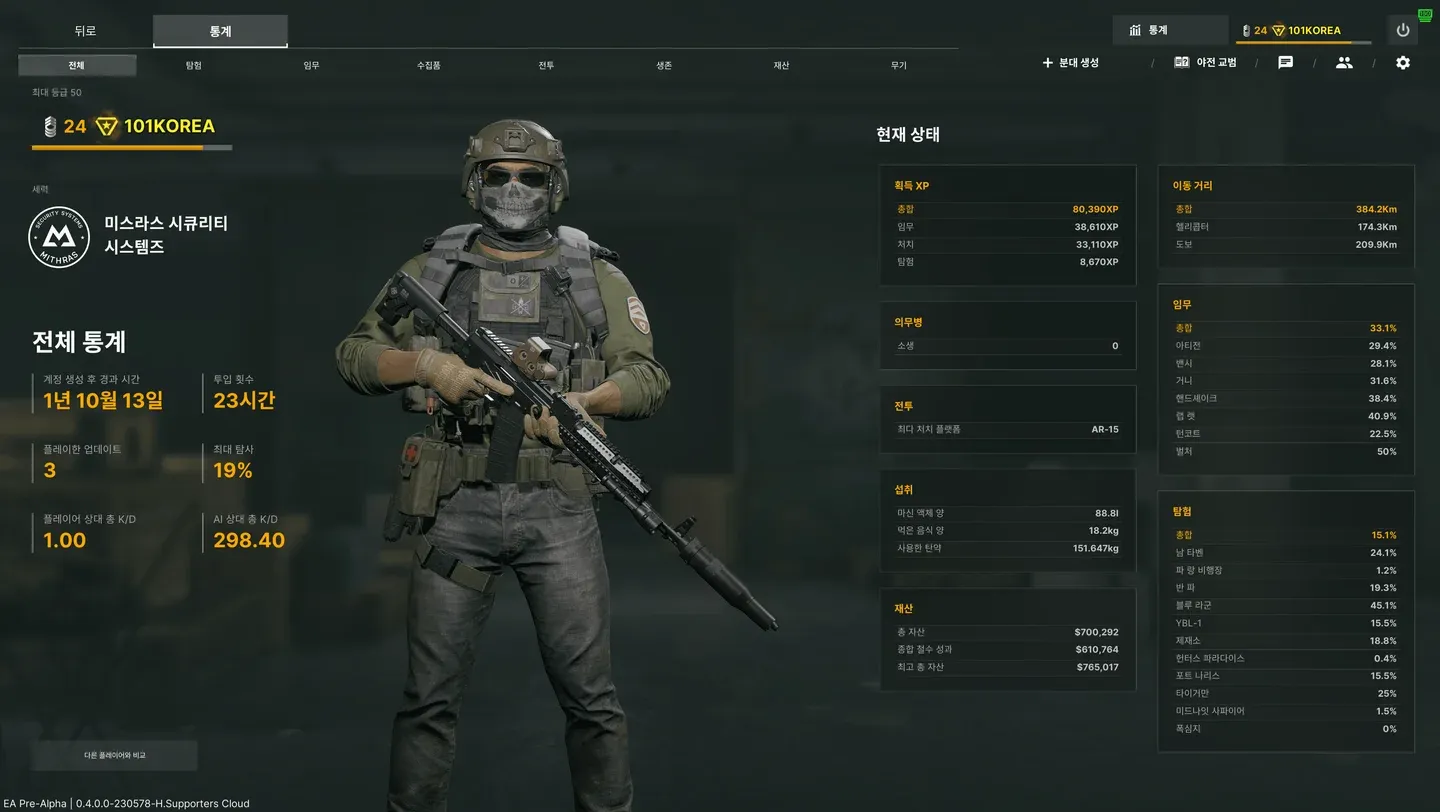Open settings with the gear icon
Image resolution: width=1440 pixels, height=812 pixels.
[x=1403, y=62]
